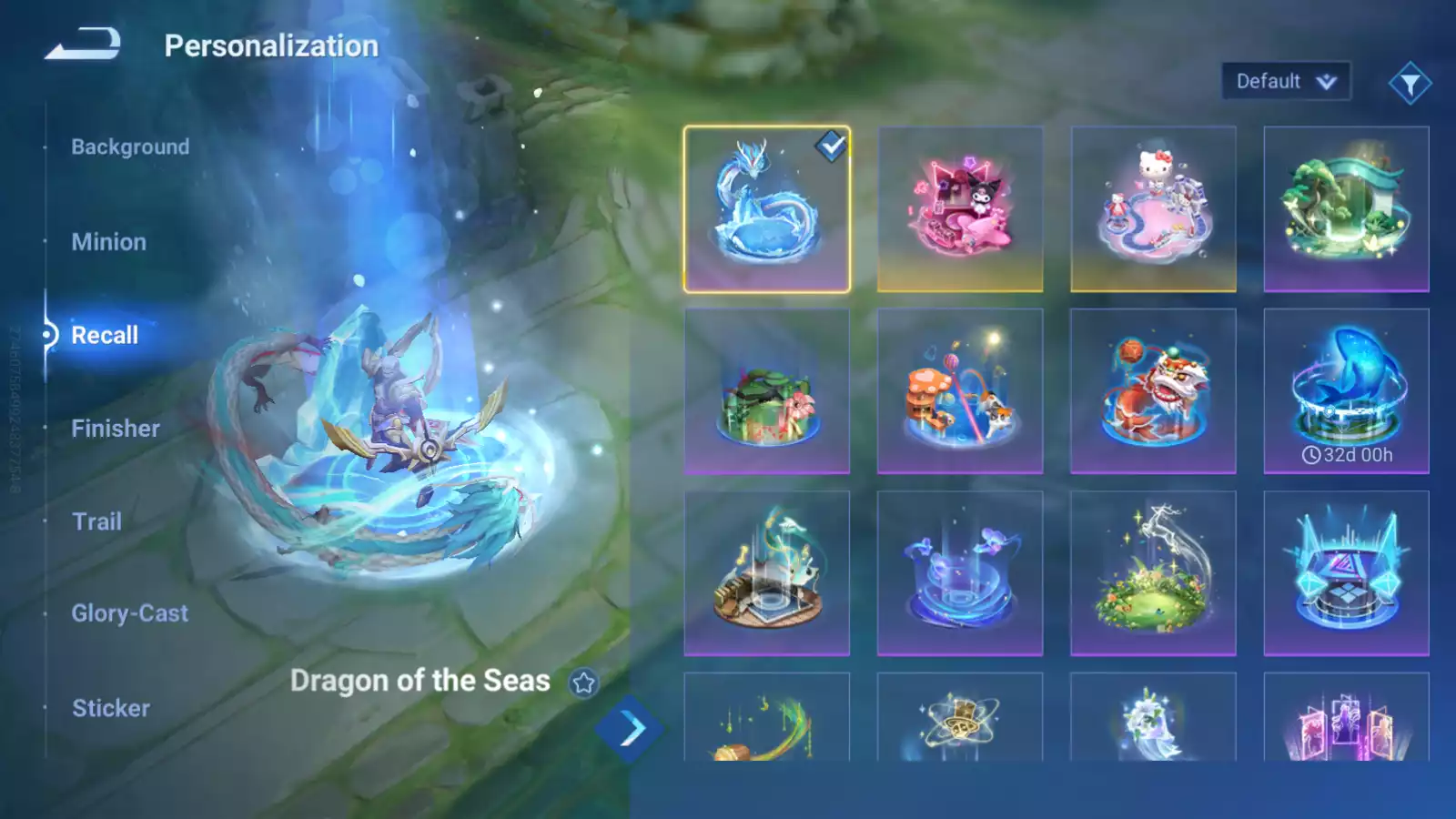Pick the green bonsai tree recall

tap(1346, 209)
